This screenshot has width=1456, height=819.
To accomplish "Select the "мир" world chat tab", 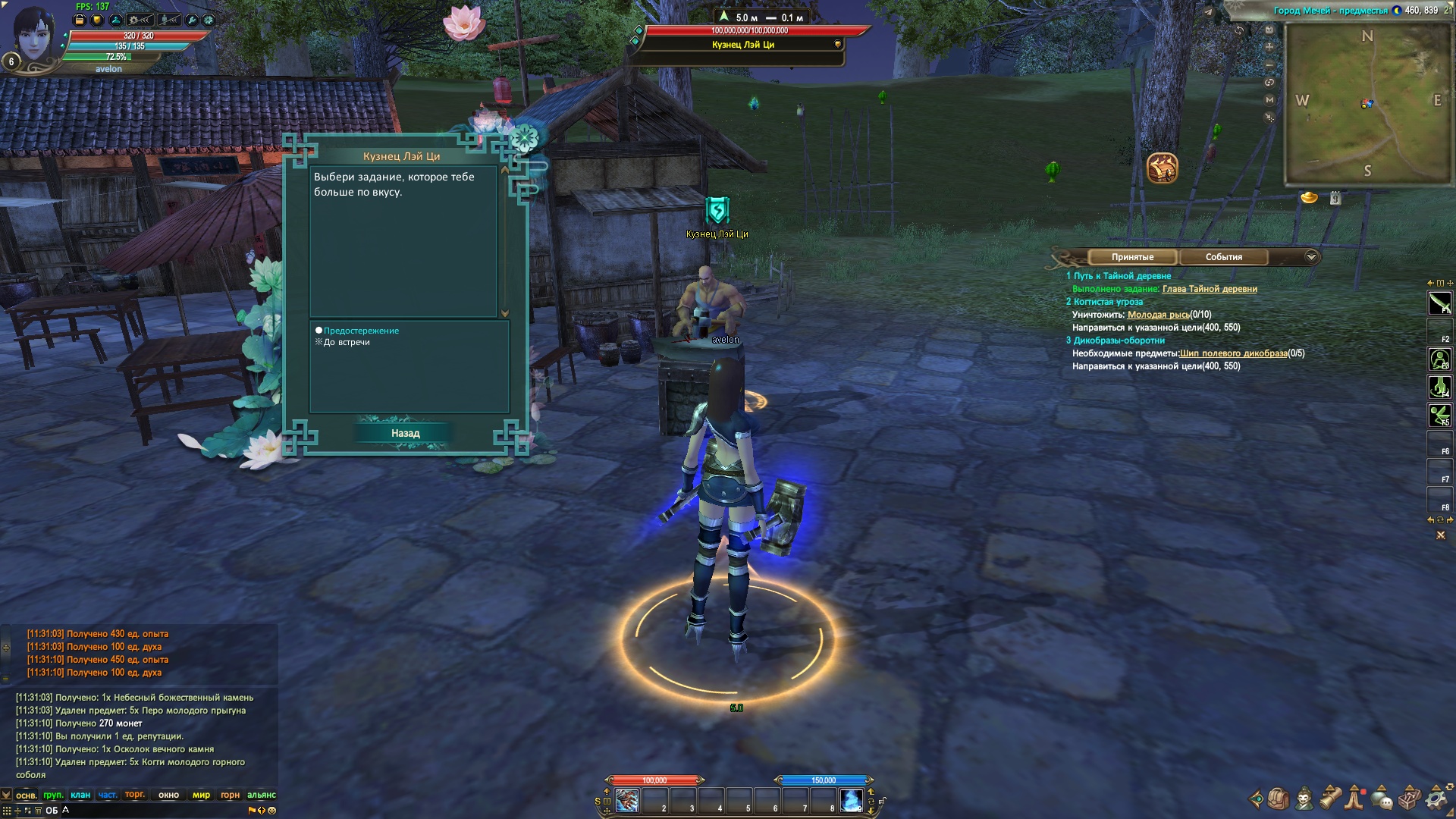I will click(201, 795).
